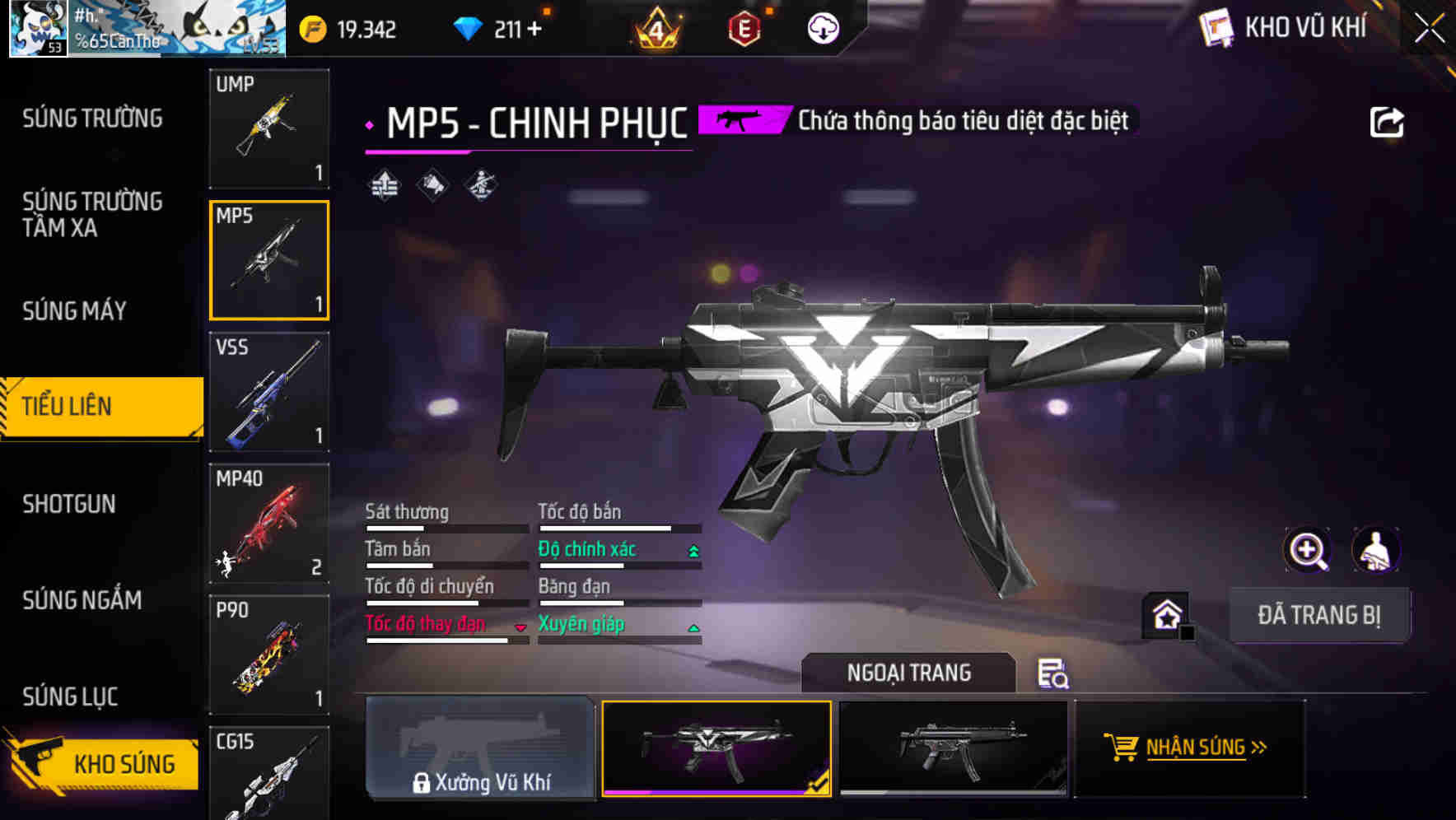The width and height of the screenshot is (1456, 820).
Task: Click the DA TRANG BI button
Action: [1320, 614]
